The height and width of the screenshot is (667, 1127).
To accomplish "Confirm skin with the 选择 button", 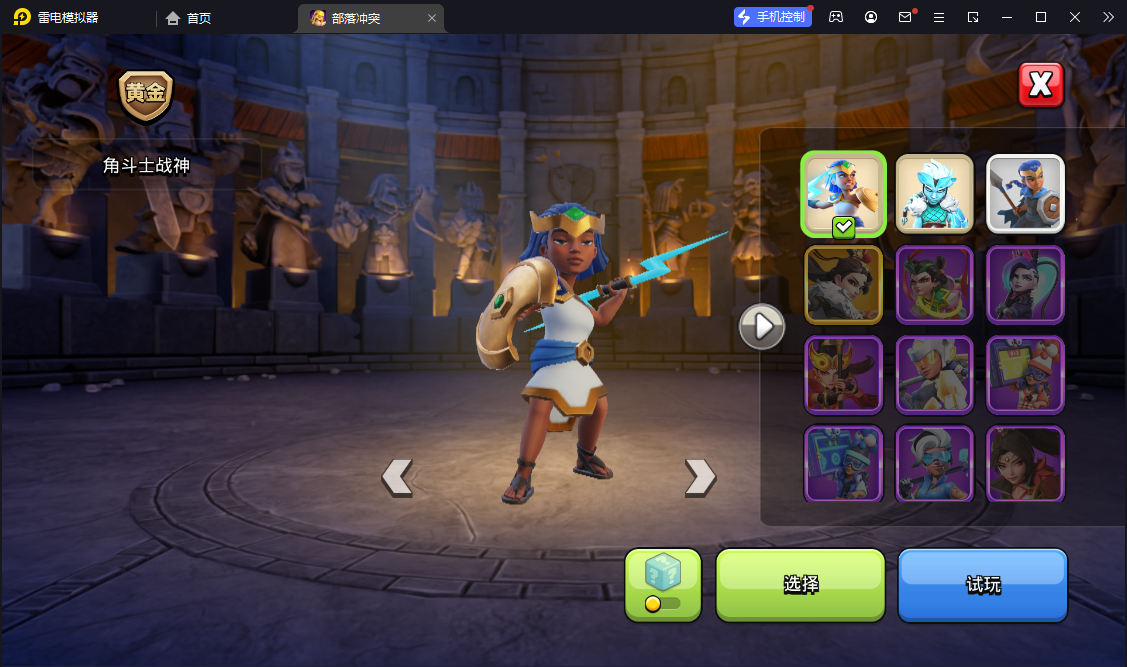I will [x=800, y=585].
